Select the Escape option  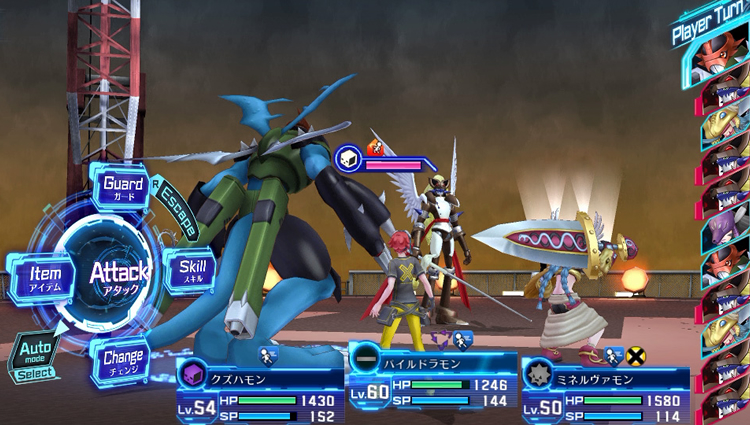pyautogui.click(x=177, y=205)
